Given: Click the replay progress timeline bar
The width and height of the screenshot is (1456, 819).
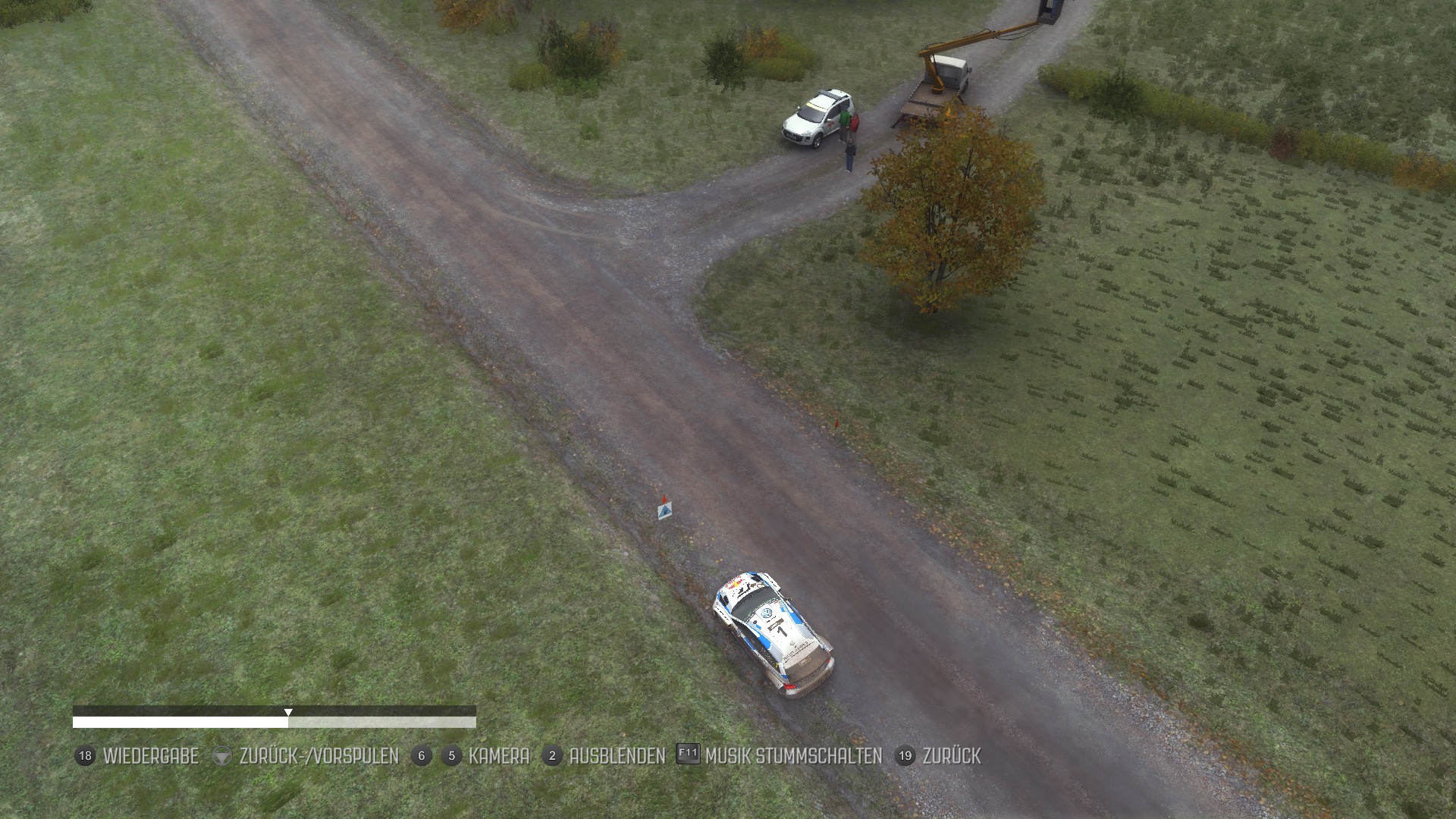Looking at the screenshot, I should click(274, 722).
